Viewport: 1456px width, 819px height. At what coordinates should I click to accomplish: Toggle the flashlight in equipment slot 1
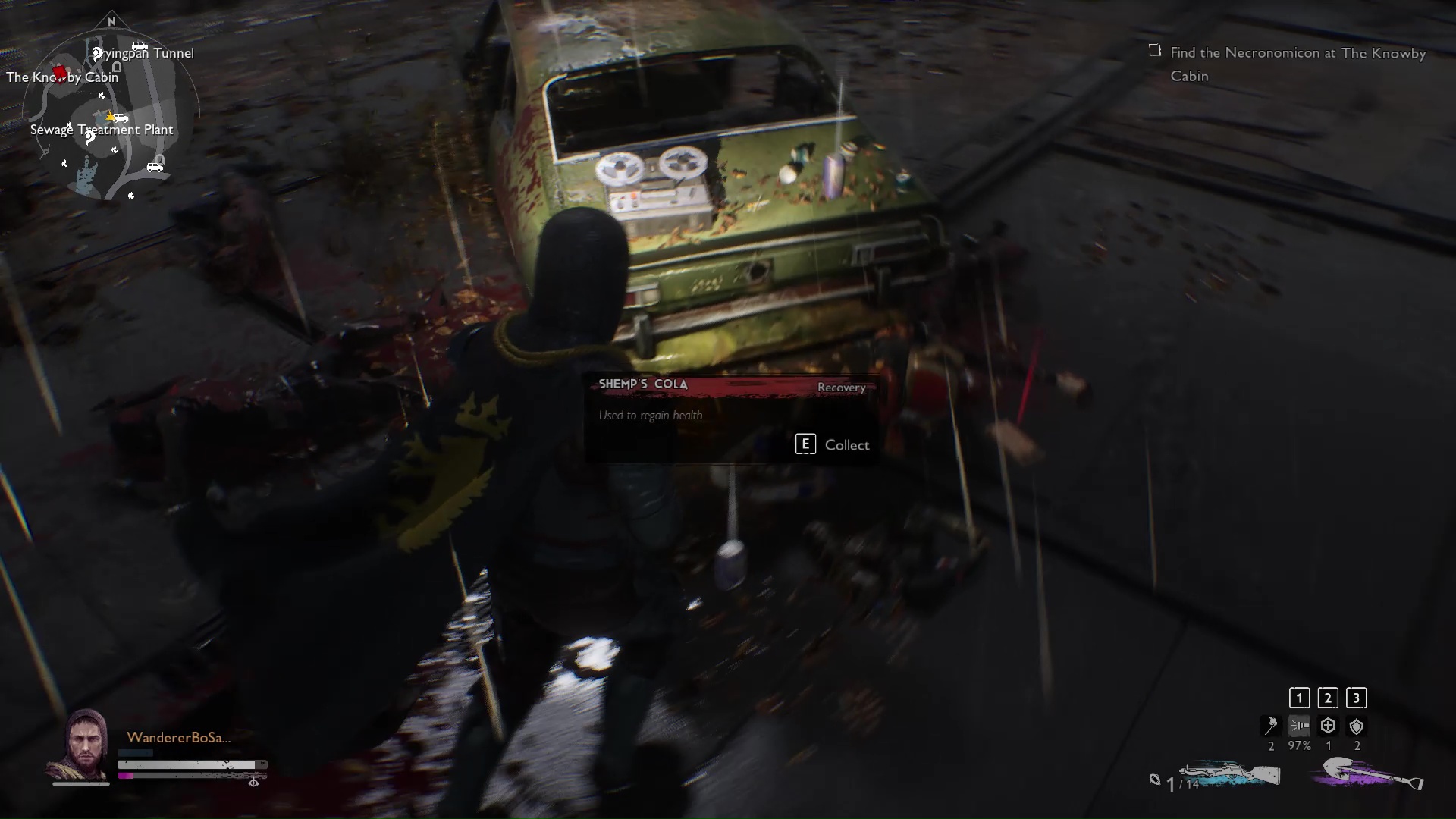tap(1299, 726)
